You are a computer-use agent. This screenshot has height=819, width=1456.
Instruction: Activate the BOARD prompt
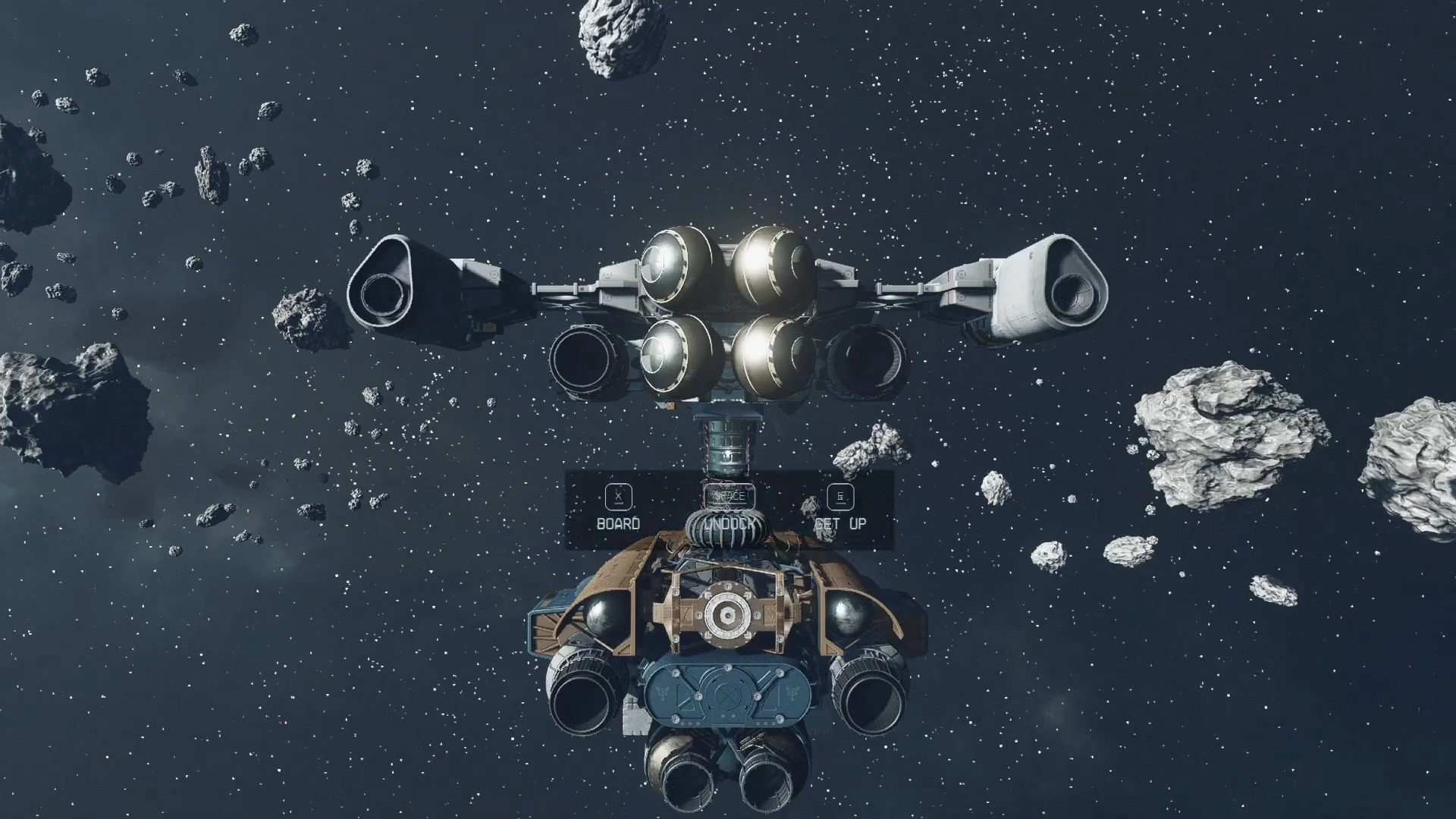point(620,523)
